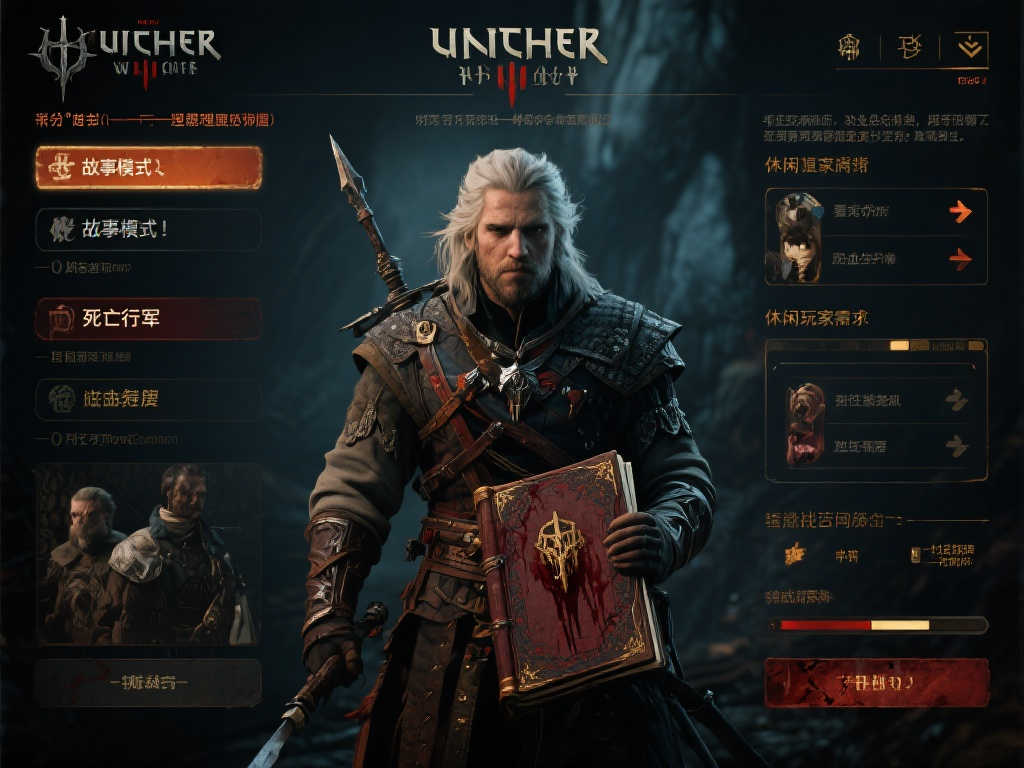Select the red 死亡行军 option
Image resolution: width=1024 pixels, height=768 pixels.
pyautogui.click(x=148, y=319)
